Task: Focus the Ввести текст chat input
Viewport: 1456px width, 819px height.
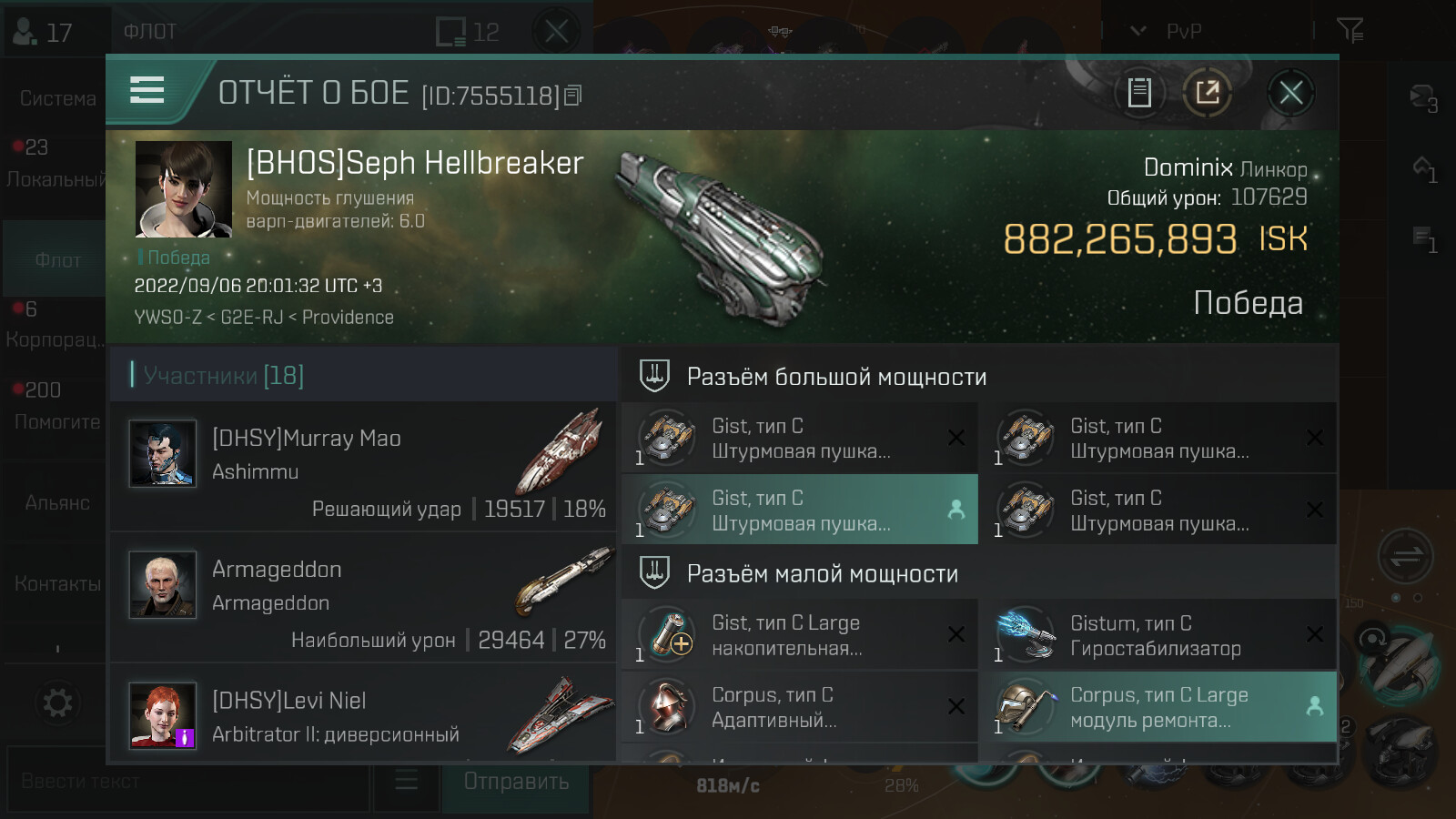Action: [189, 782]
